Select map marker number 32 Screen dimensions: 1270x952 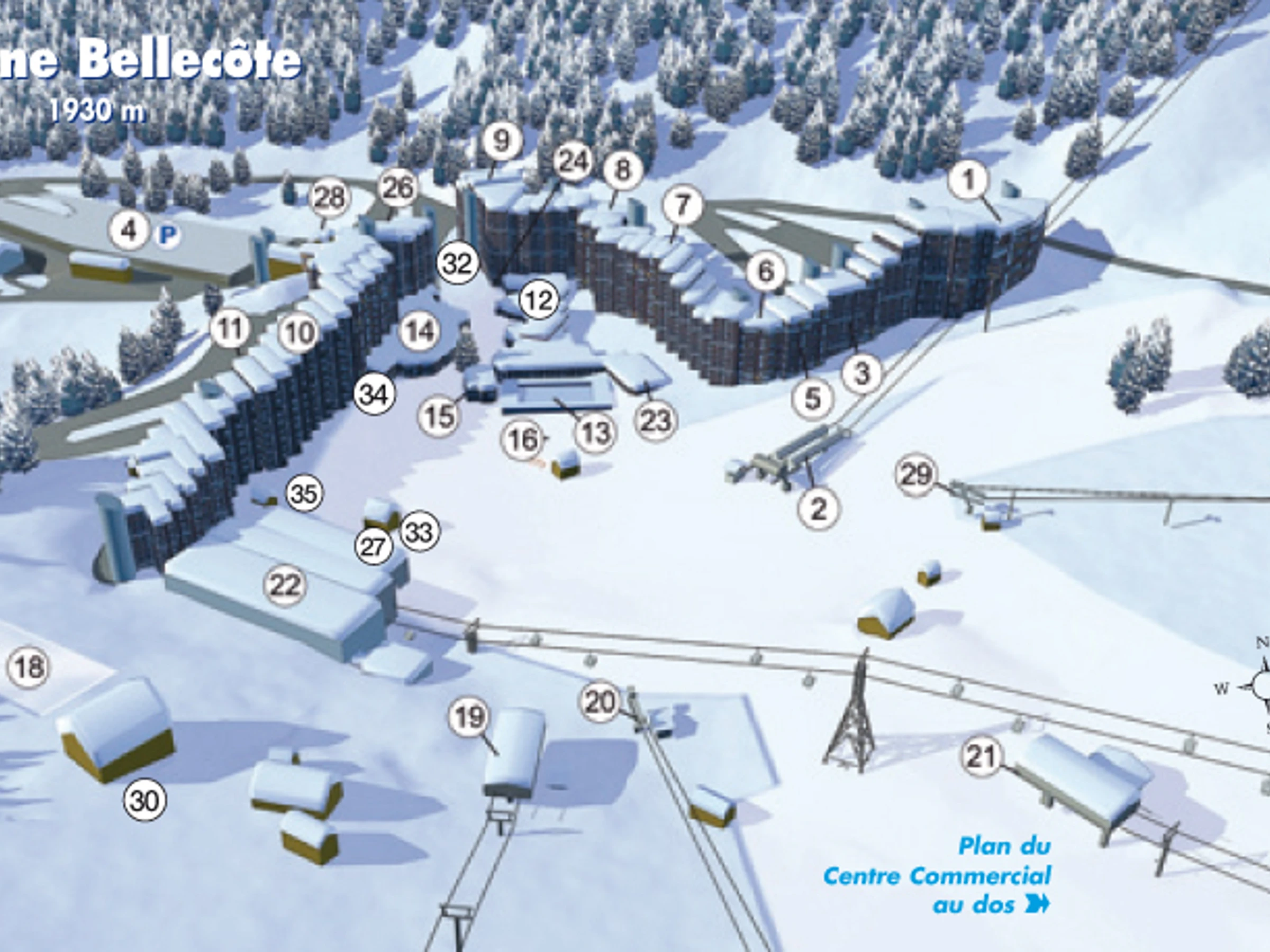(458, 263)
